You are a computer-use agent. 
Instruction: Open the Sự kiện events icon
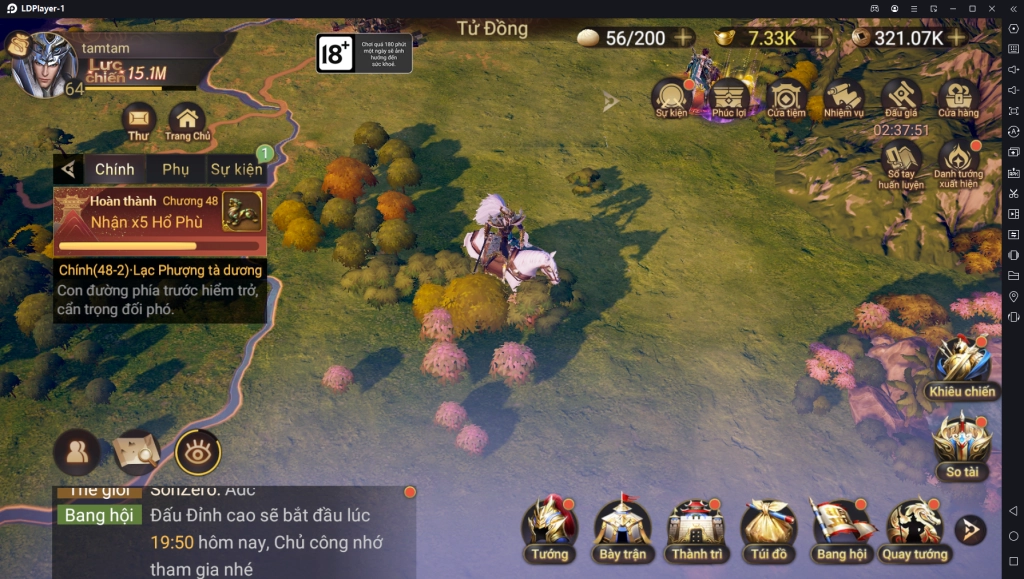672,98
